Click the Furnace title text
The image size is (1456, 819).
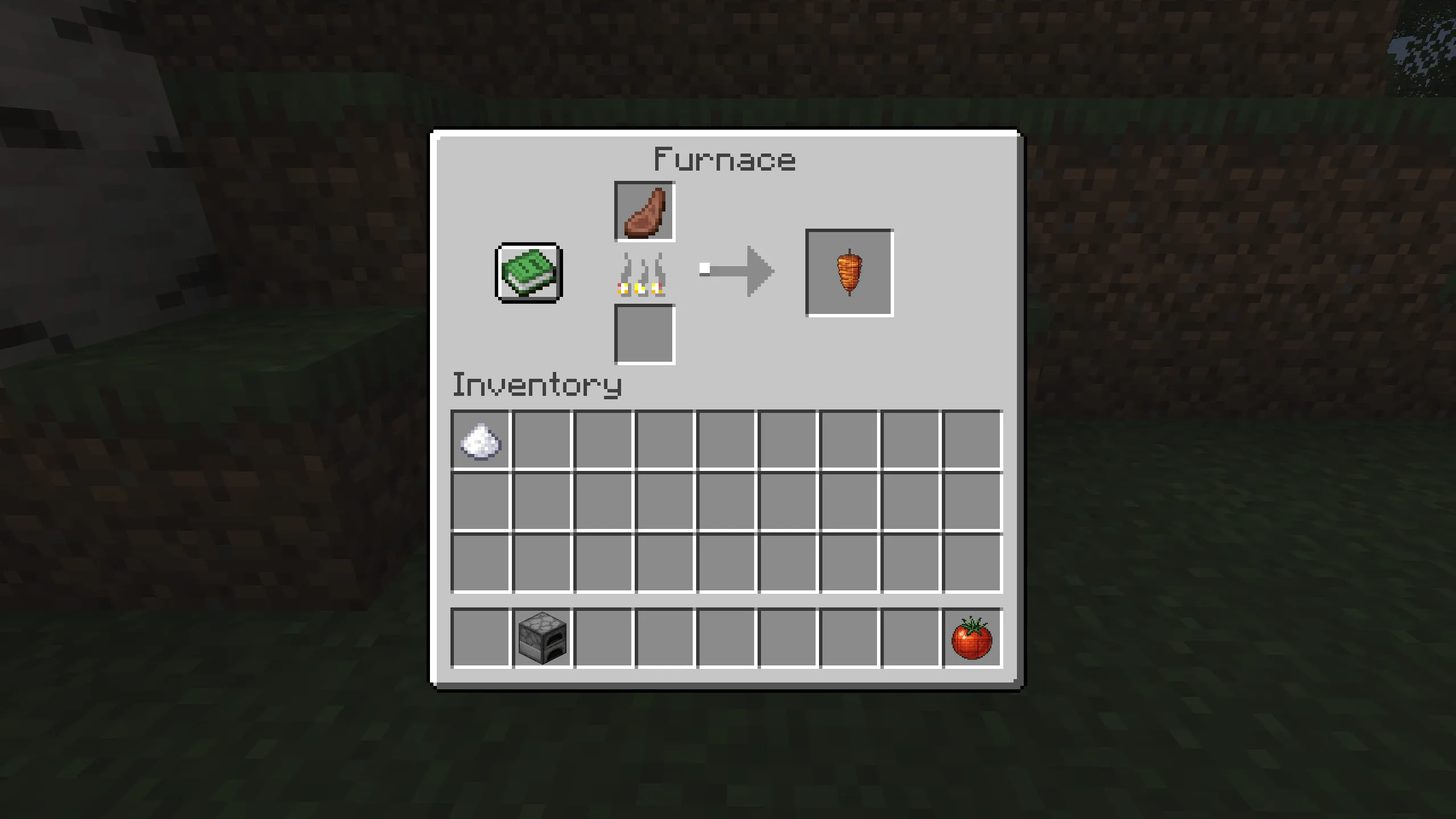[725, 158]
